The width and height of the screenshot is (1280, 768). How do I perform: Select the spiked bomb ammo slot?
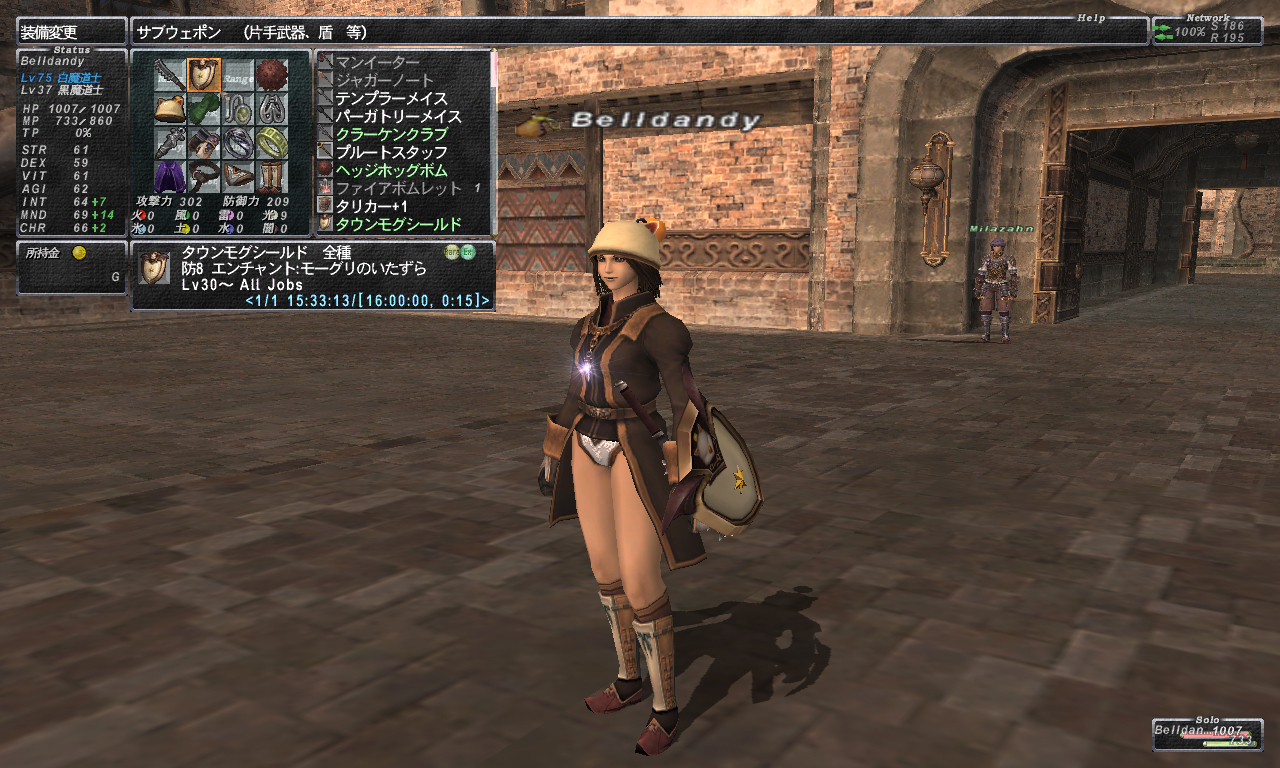(x=272, y=75)
